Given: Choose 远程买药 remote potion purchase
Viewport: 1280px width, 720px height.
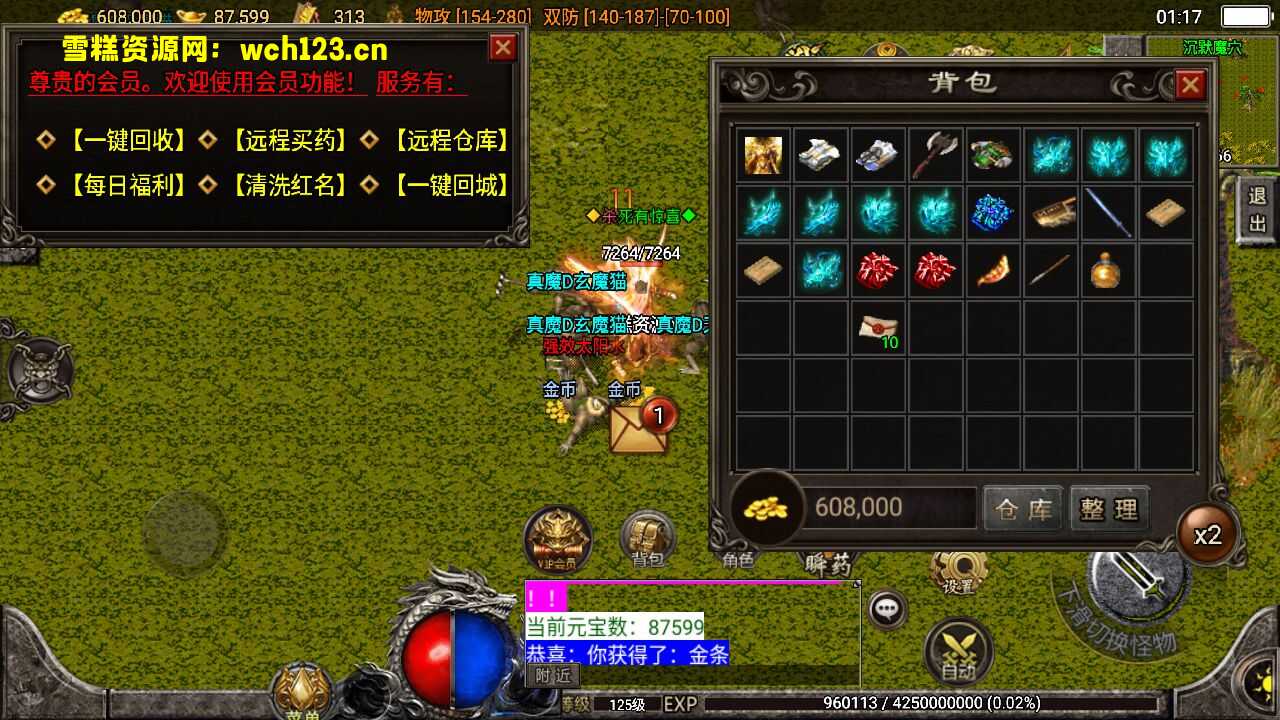Looking at the screenshot, I should click(289, 141).
